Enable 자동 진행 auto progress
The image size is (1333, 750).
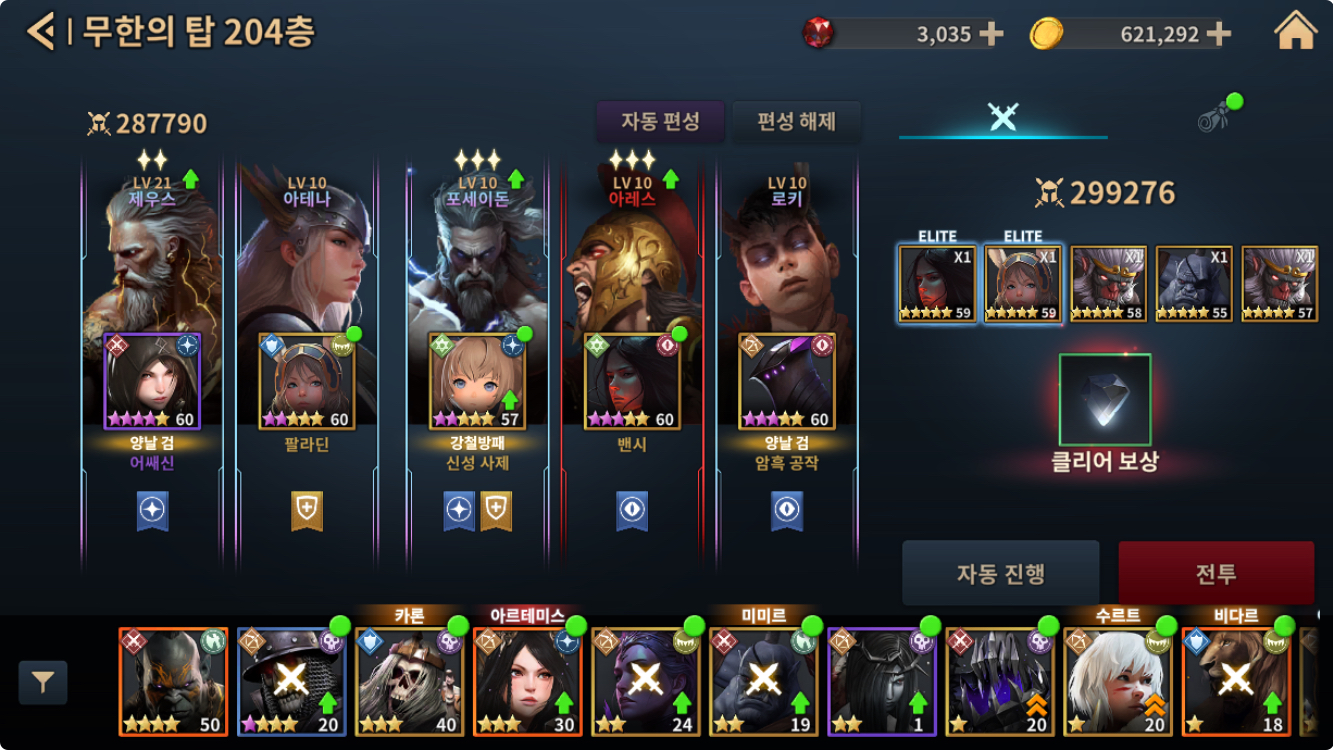[x=1000, y=573]
